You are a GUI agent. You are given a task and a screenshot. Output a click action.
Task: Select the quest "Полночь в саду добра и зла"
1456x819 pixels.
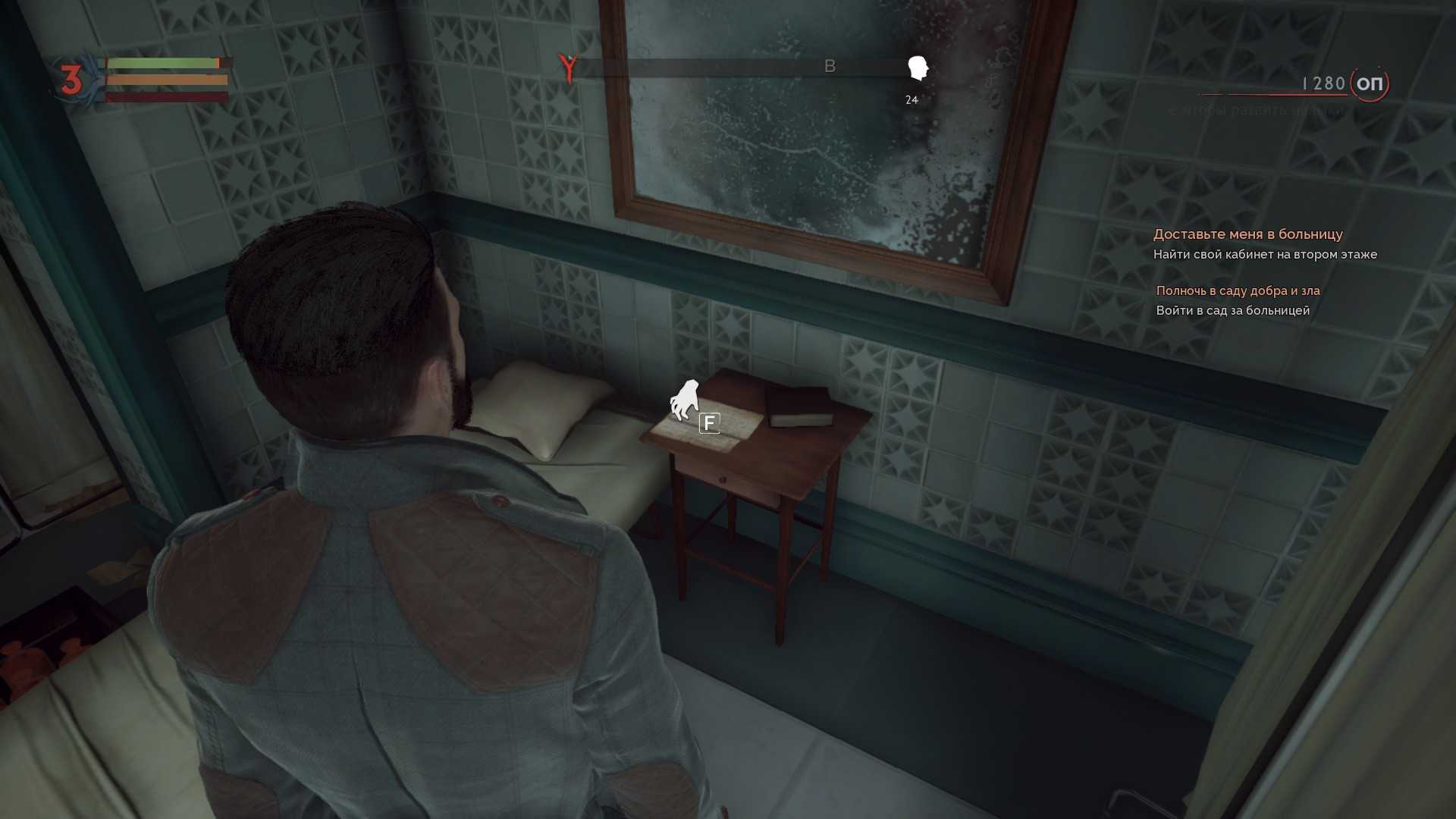click(1238, 290)
